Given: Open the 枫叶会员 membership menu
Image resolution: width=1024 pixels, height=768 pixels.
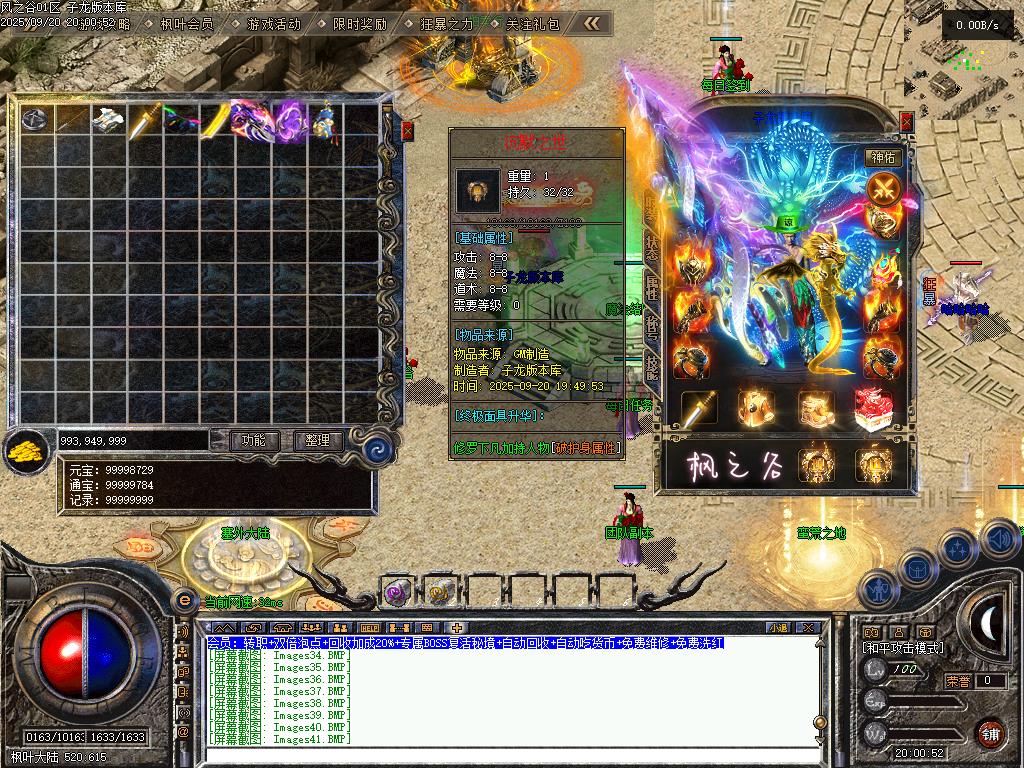Looking at the screenshot, I should (x=187, y=23).
